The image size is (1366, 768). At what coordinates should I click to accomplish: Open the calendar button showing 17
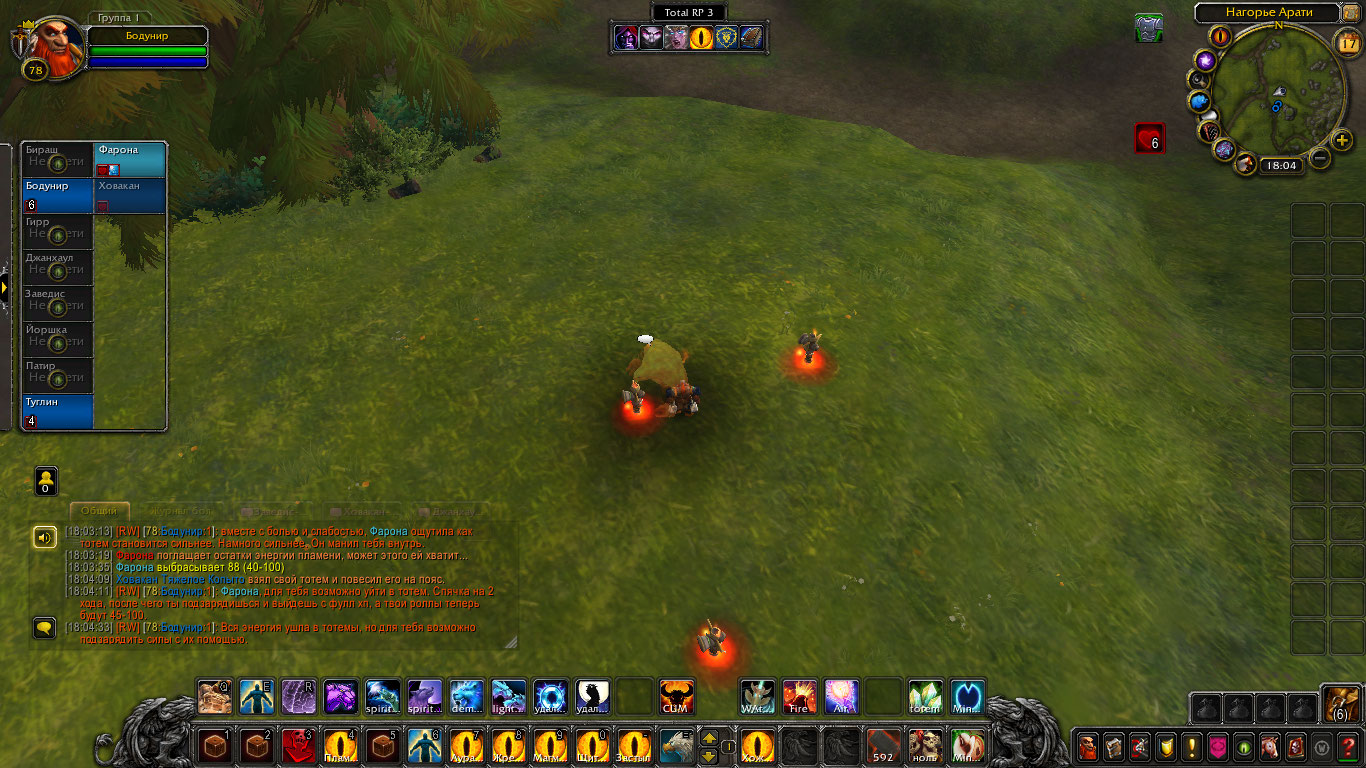(1347, 42)
